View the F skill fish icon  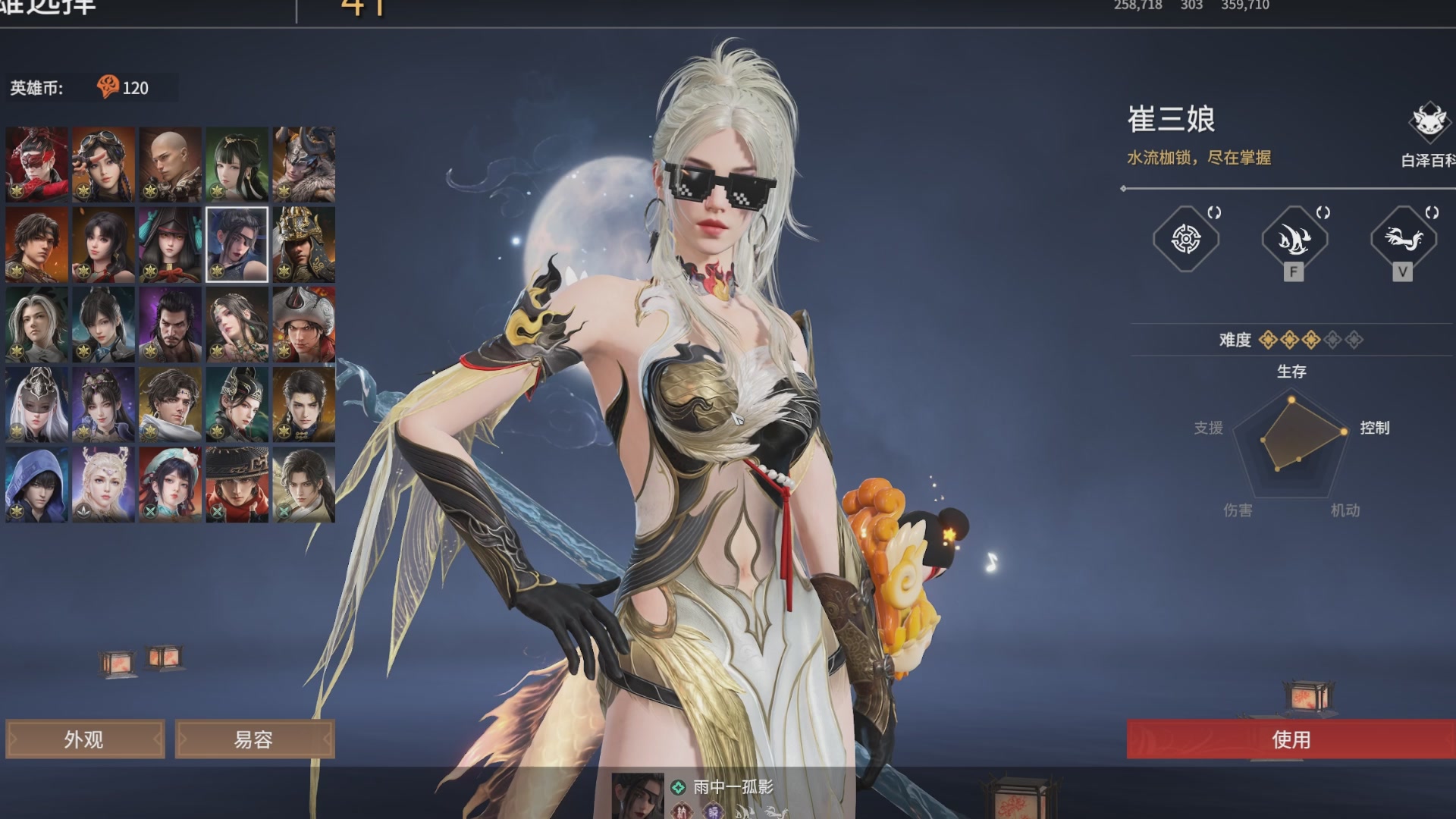(1294, 240)
